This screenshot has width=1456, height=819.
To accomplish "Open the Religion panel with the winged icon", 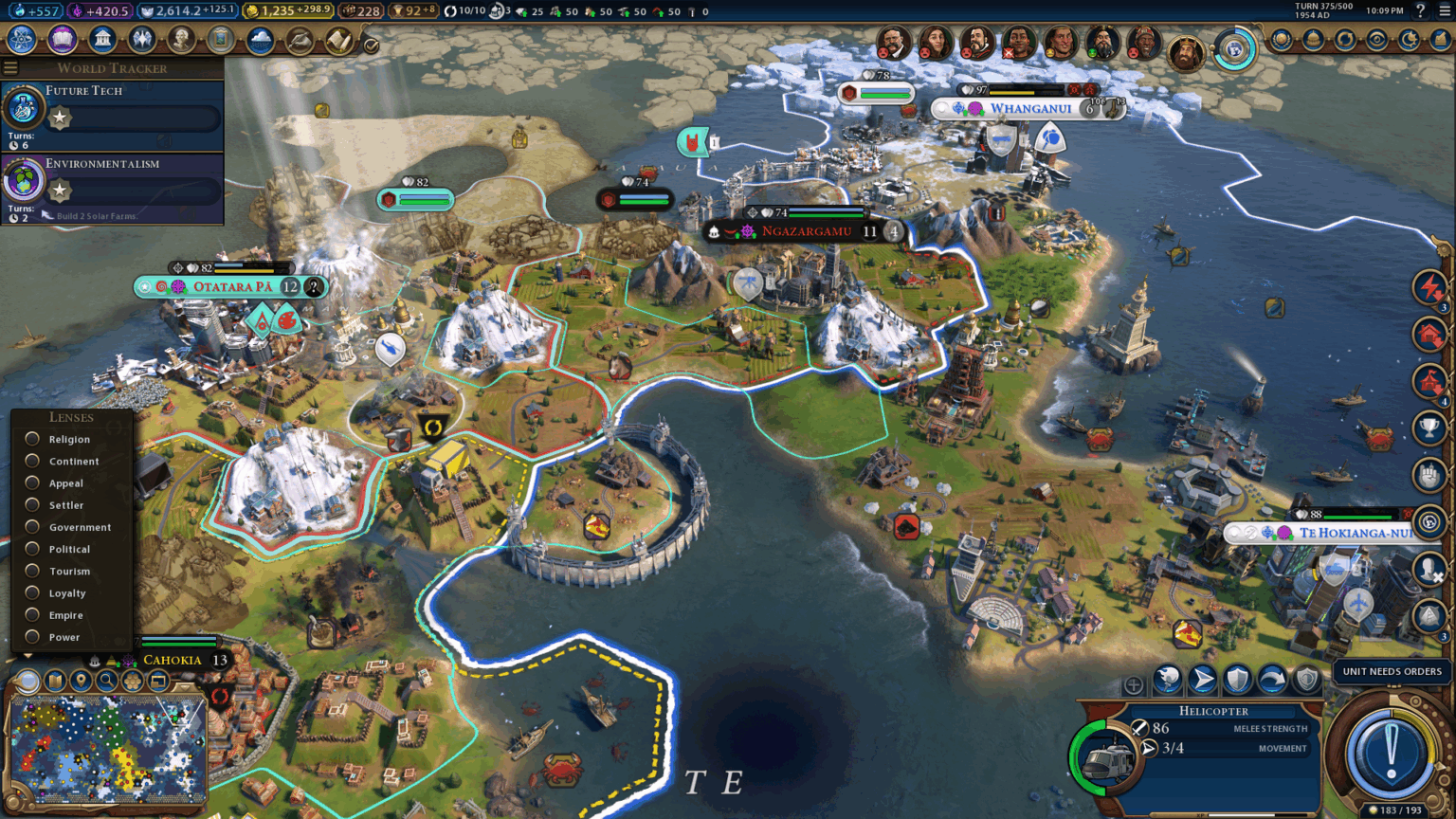I will point(140,41).
